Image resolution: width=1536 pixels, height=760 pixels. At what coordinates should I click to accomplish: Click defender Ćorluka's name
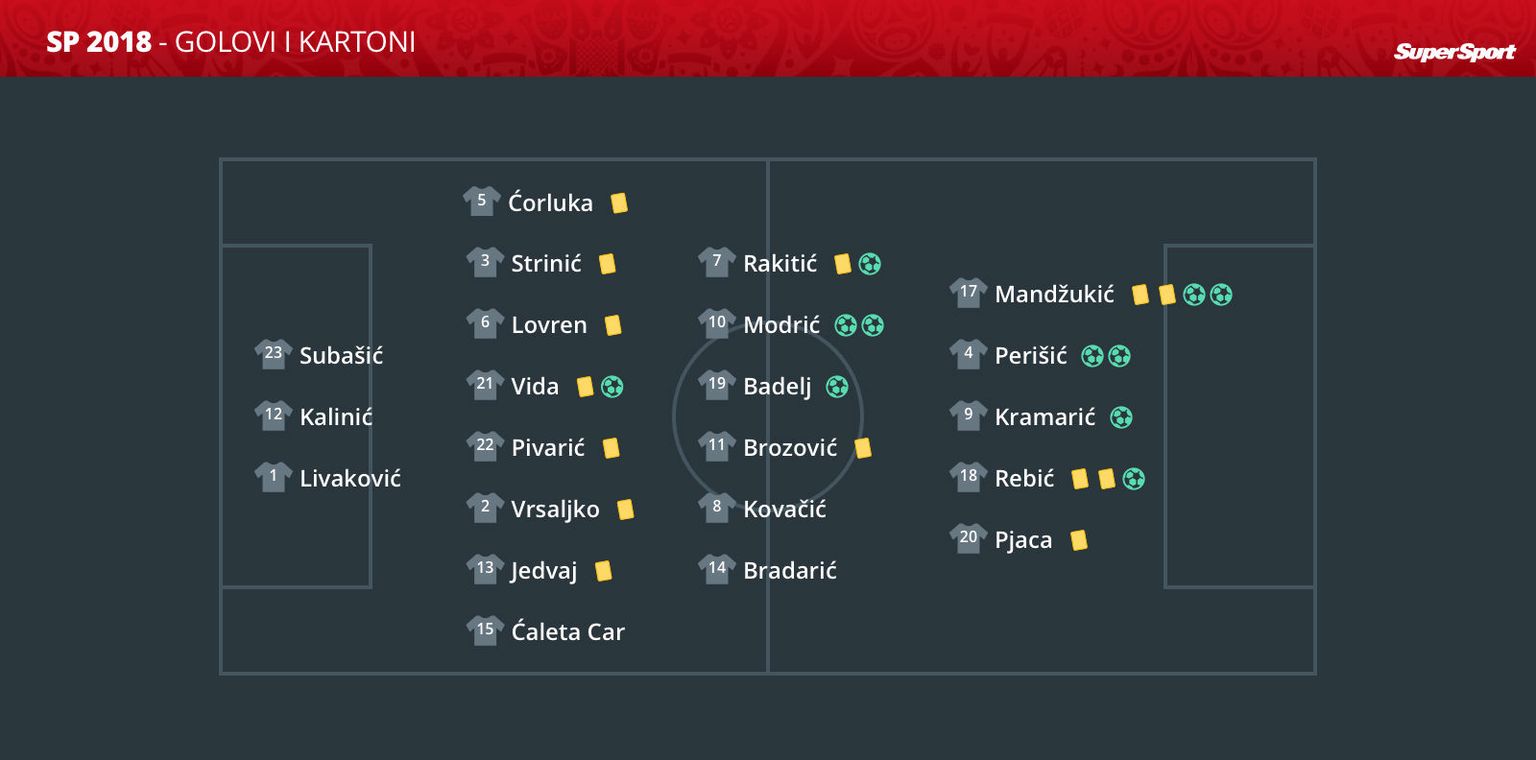[x=550, y=203]
